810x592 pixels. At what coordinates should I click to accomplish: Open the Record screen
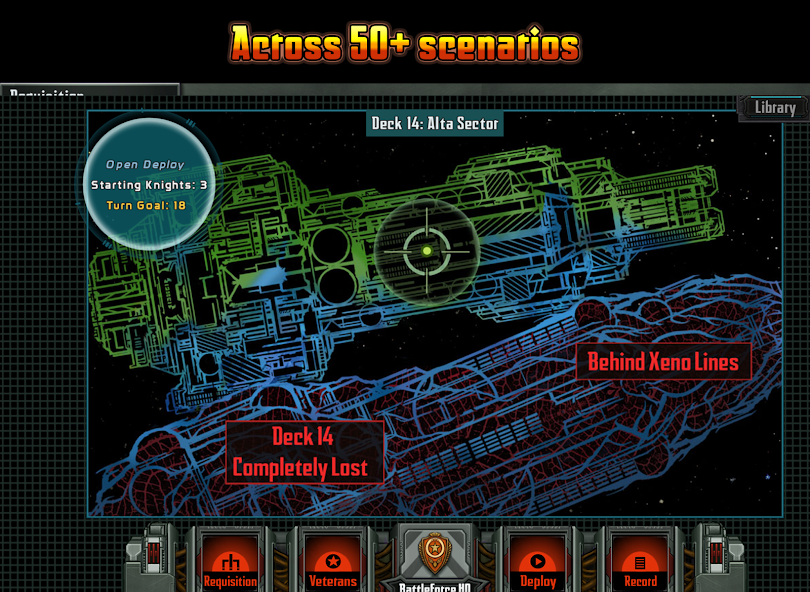640,567
